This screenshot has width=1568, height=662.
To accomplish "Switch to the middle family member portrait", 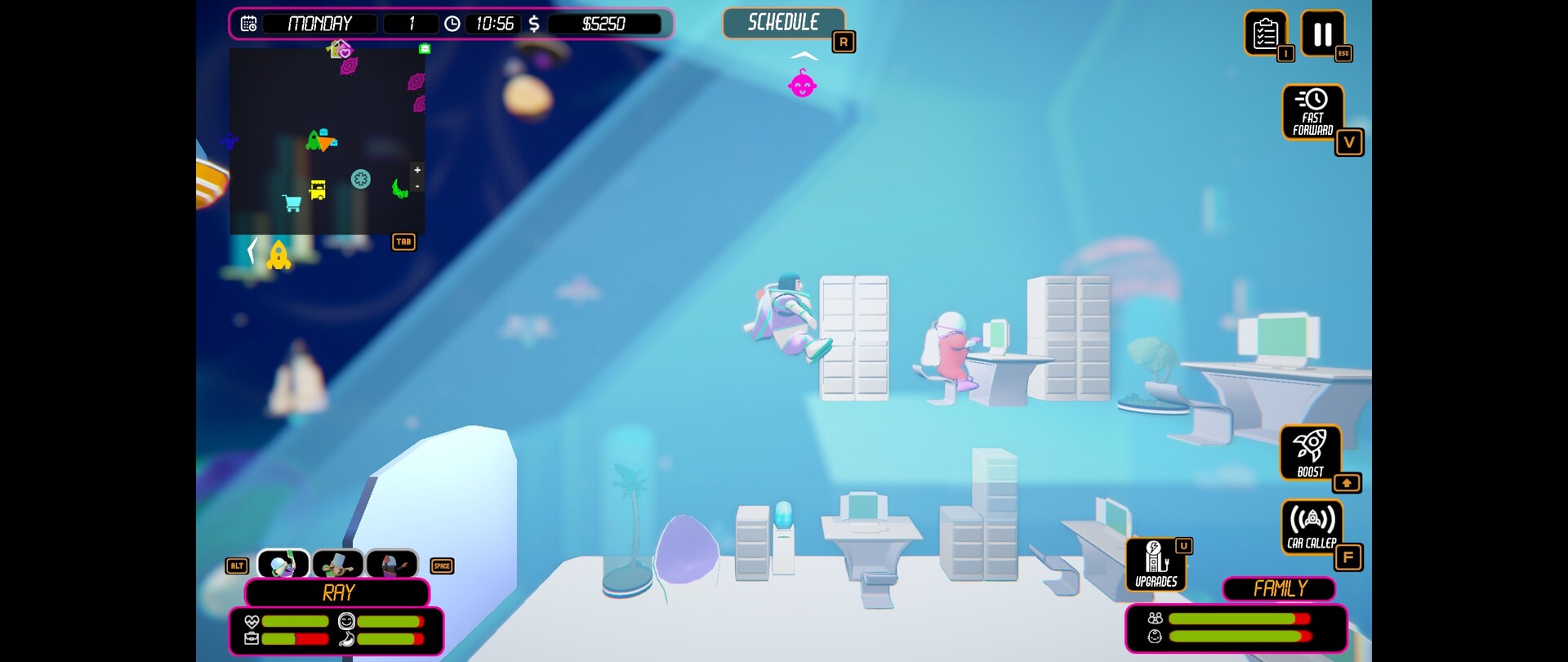I will 338,564.
